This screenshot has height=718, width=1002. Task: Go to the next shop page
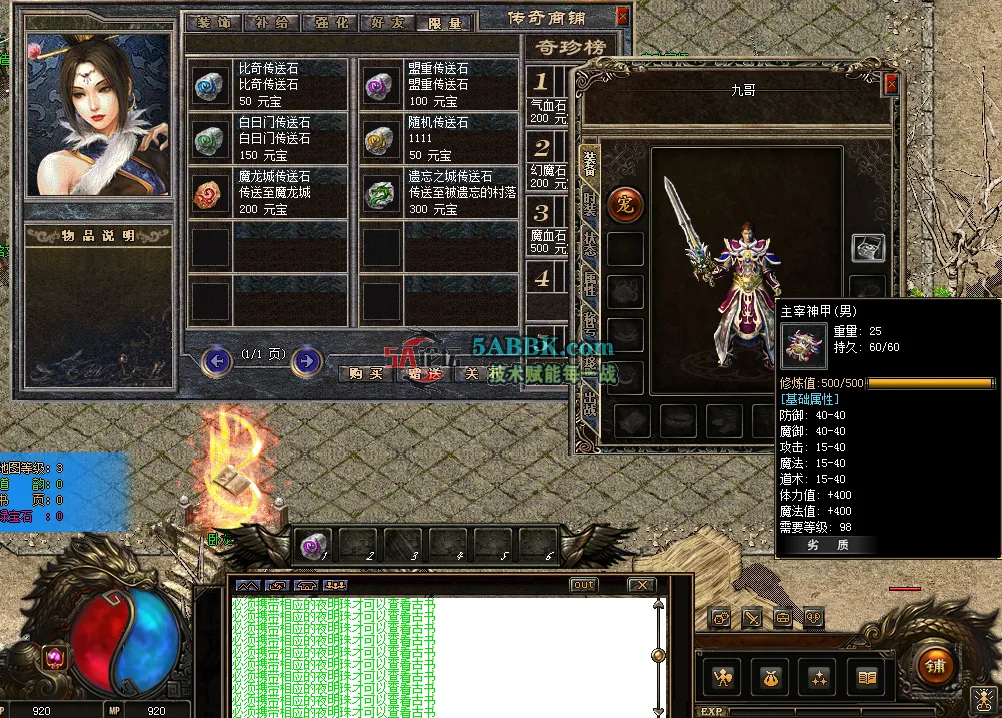(307, 360)
